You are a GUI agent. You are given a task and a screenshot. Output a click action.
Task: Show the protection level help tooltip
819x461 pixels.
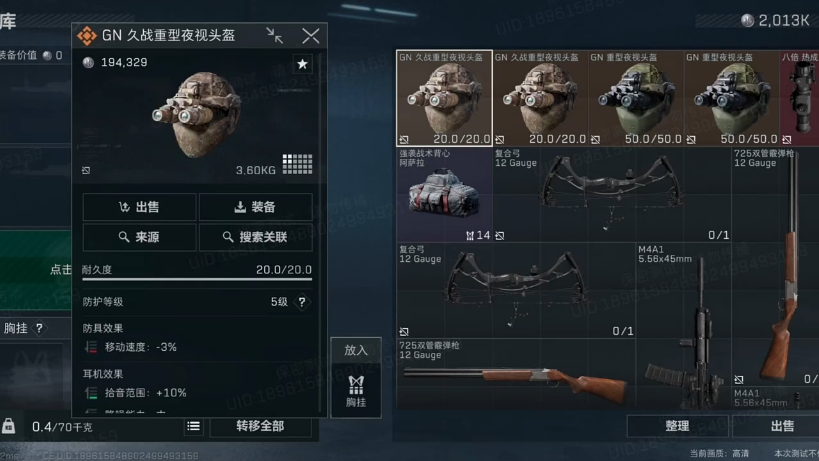[302, 301]
